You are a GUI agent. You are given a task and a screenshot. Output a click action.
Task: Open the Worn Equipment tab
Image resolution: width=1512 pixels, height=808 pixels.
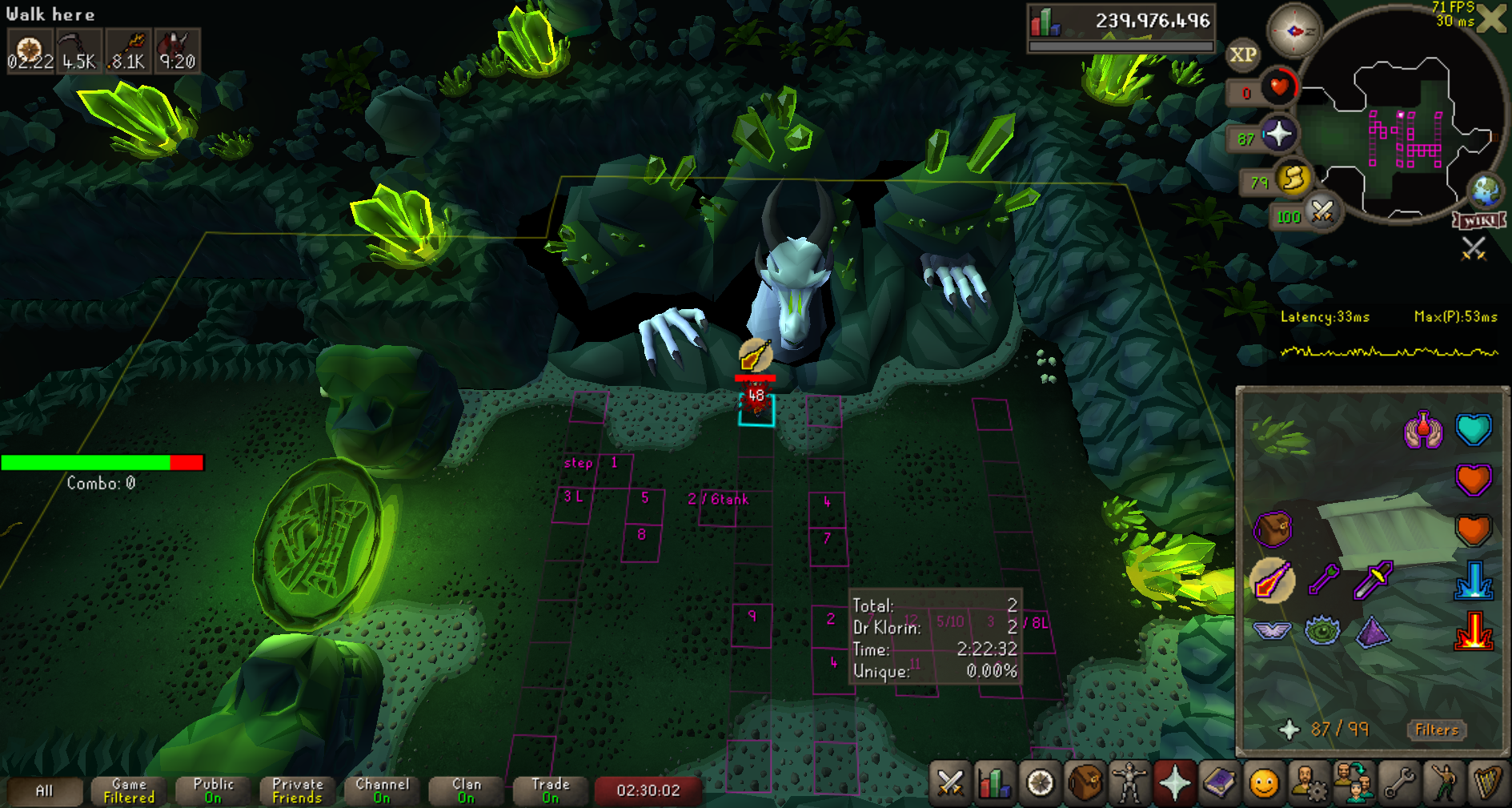(x=1129, y=782)
